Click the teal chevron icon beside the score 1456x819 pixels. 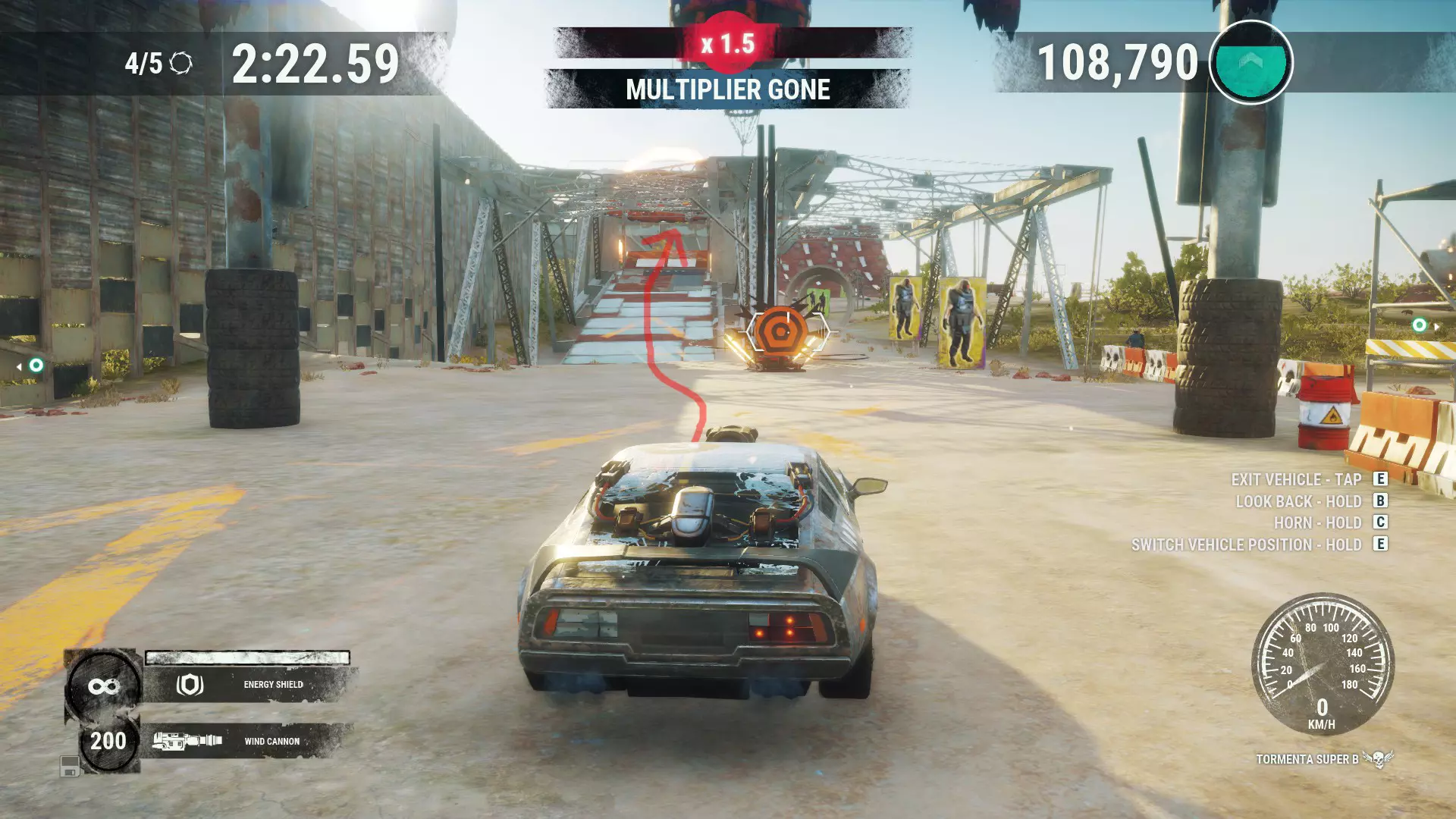click(1250, 62)
